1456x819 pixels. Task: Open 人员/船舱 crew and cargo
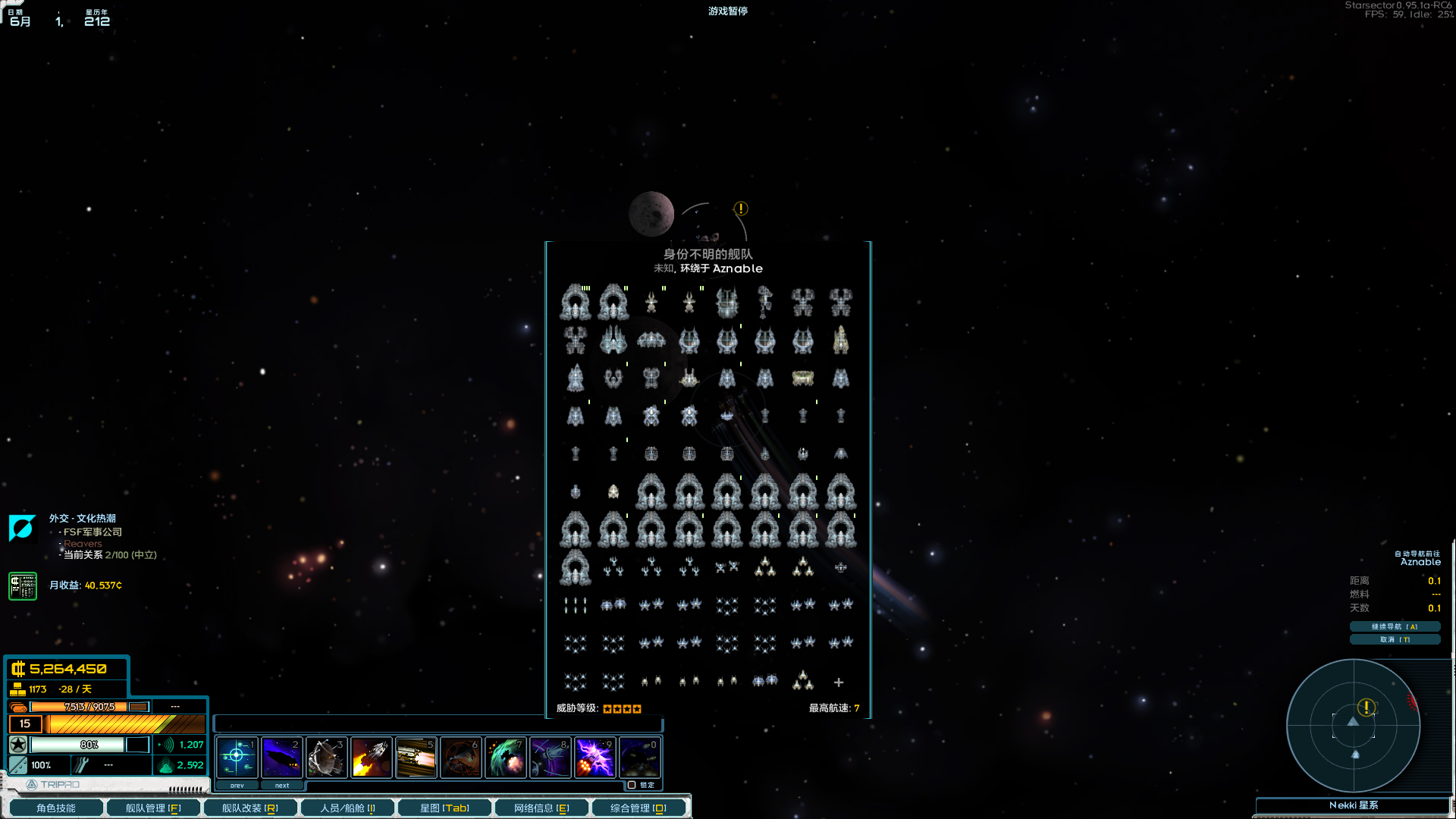point(347,808)
